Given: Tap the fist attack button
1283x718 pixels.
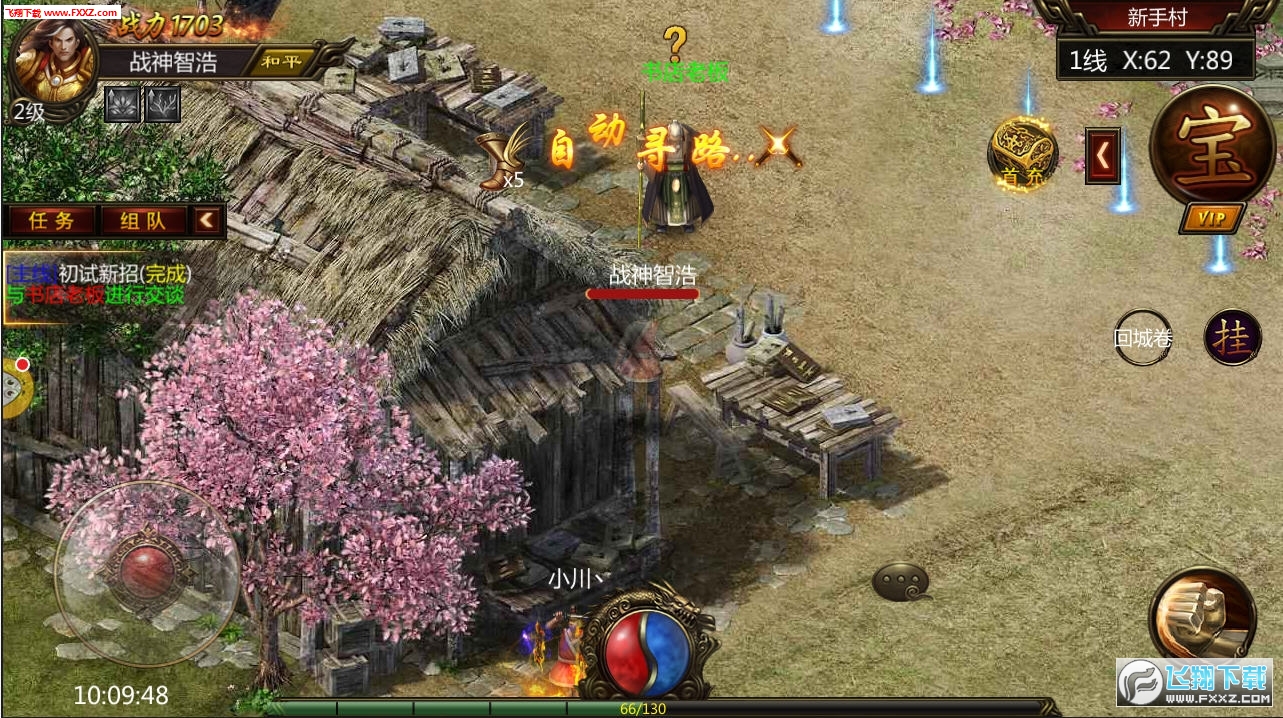Looking at the screenshot, I should click(x=1202, y=614).
